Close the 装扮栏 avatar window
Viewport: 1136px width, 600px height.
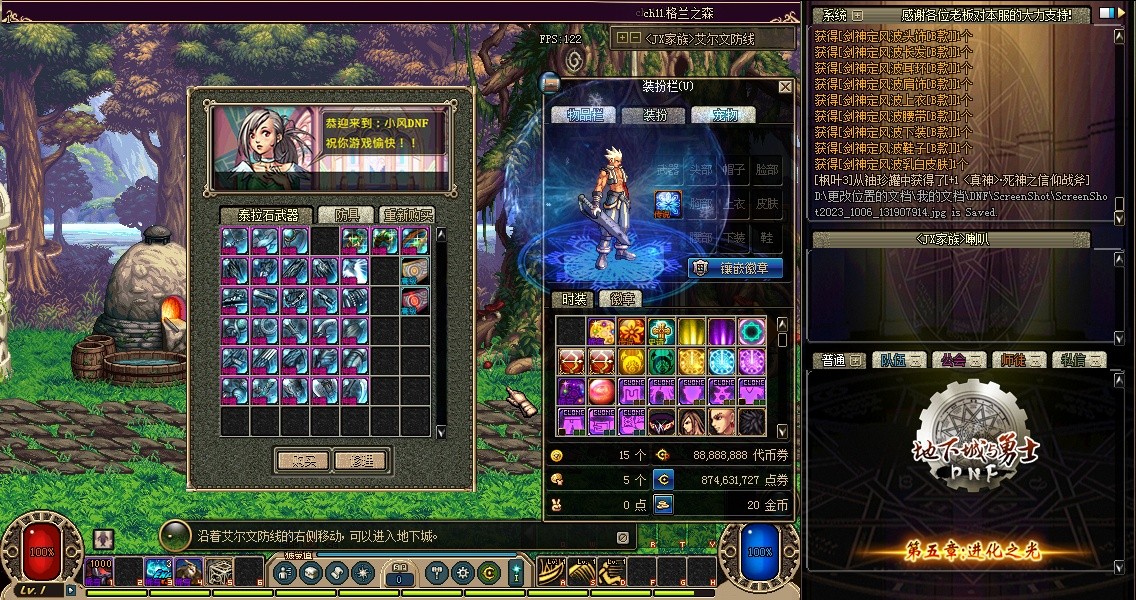click(x=785, y=87)
